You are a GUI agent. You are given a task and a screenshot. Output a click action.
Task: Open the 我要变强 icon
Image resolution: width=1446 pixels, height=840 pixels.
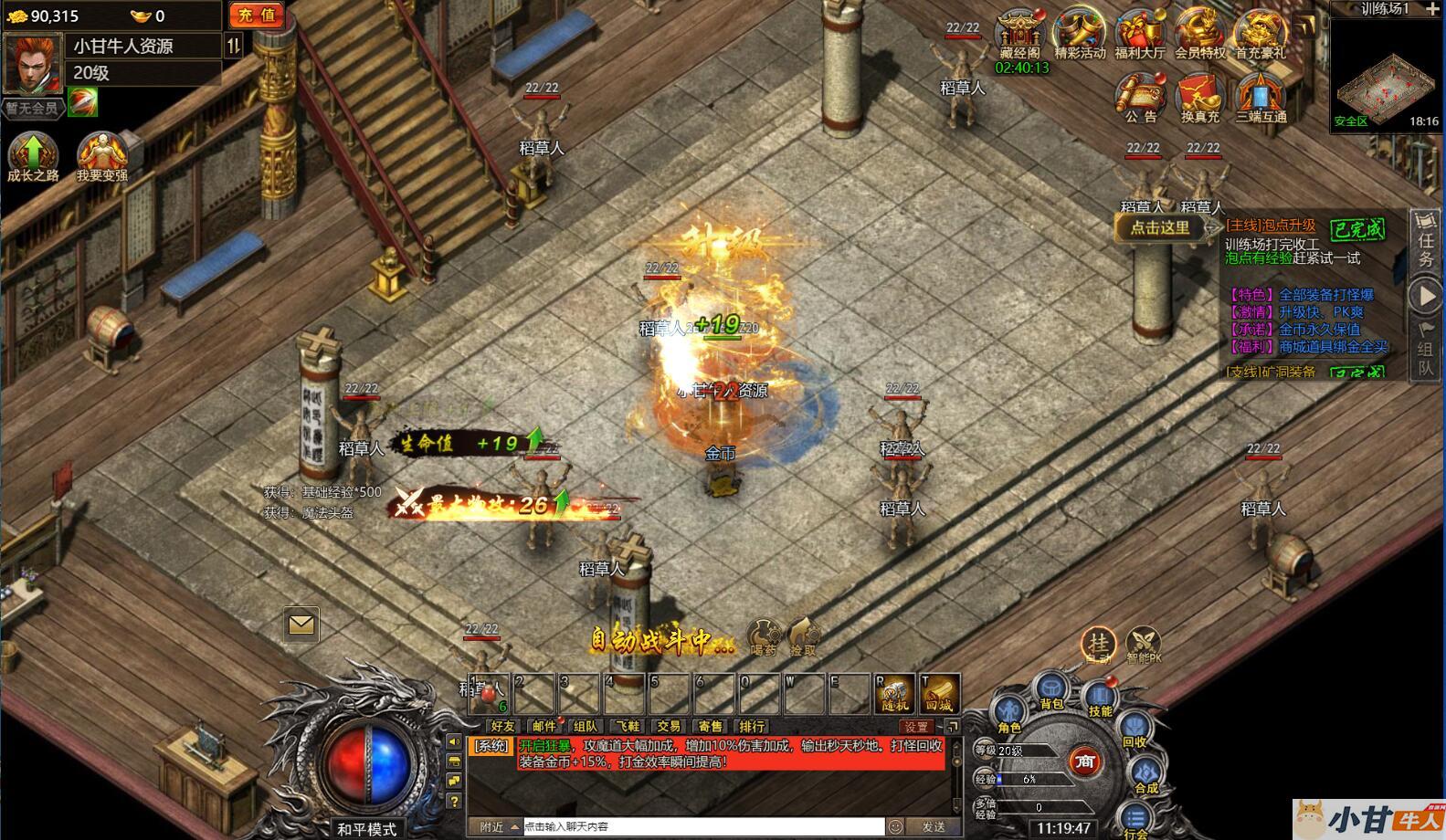click(101, 156)
